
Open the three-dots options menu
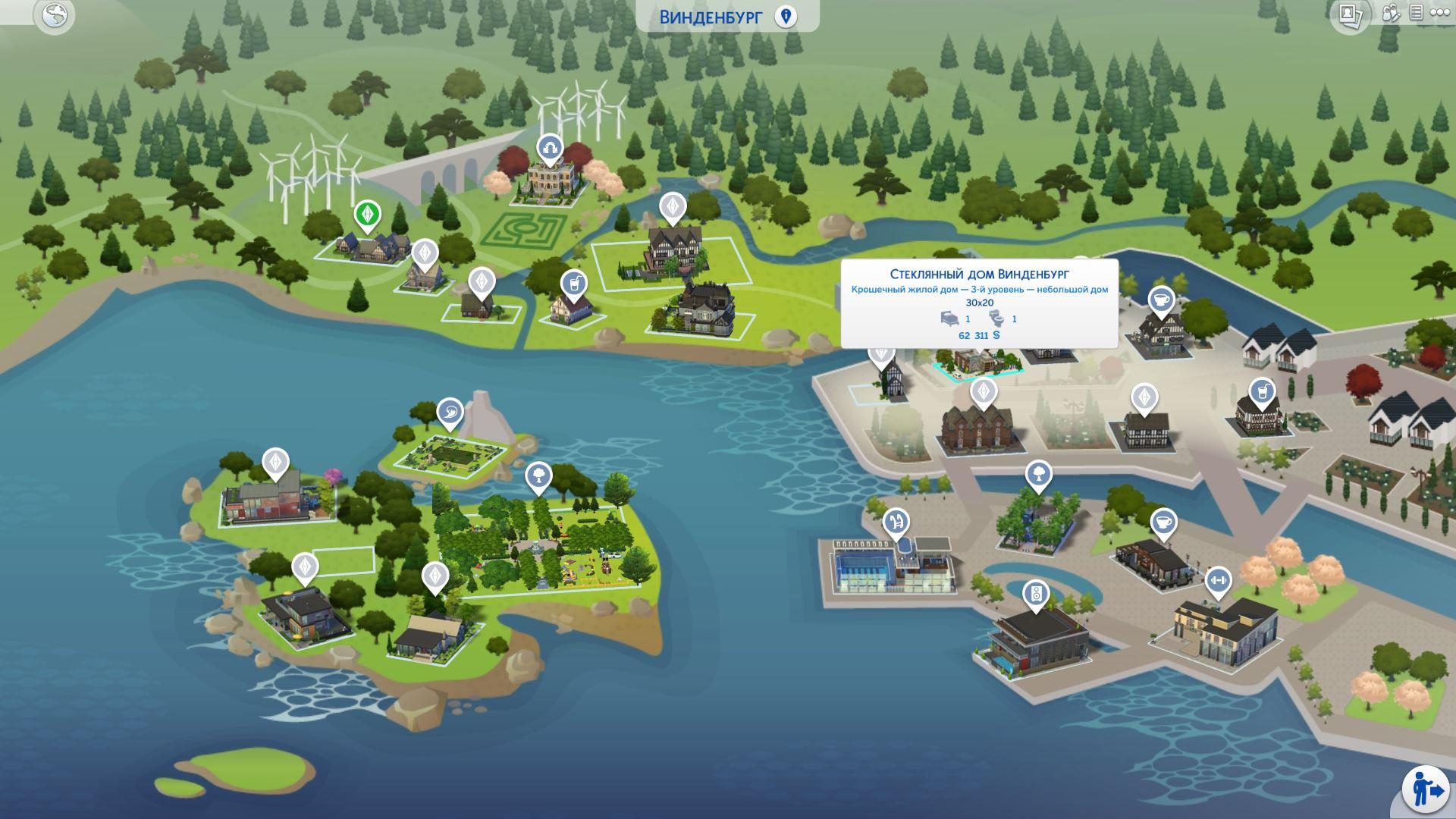tap(1439, 13)
